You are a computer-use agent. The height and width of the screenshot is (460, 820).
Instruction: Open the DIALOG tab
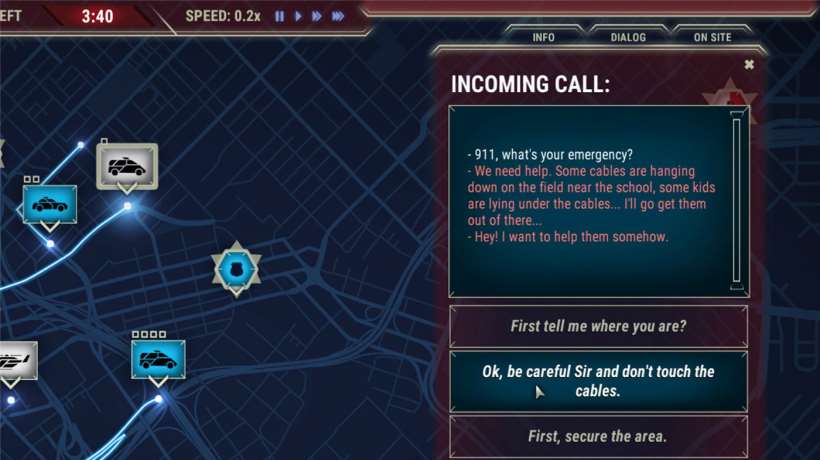click(628, 38)
